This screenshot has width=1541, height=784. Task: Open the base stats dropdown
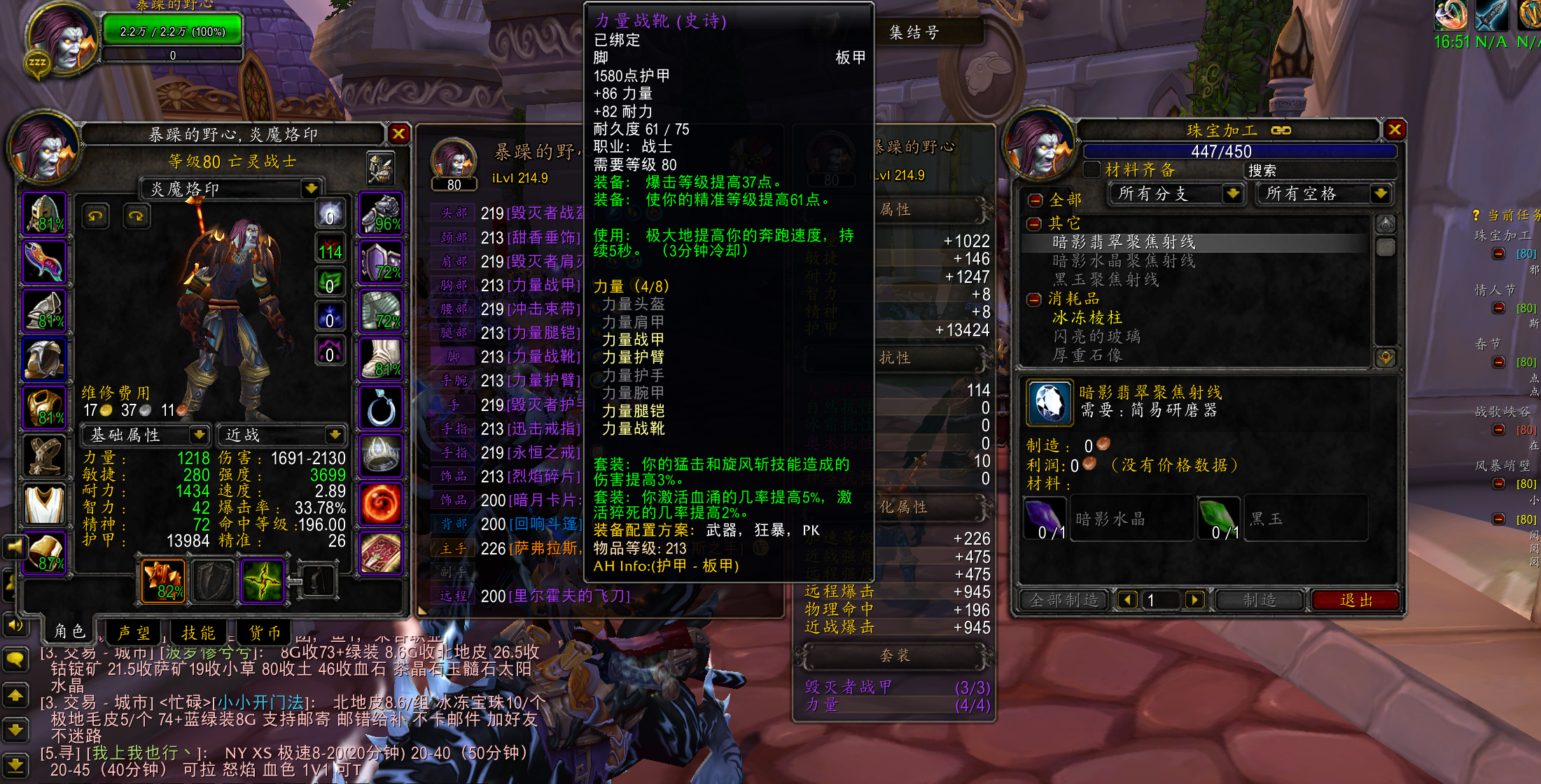click(x=200, y=435)
